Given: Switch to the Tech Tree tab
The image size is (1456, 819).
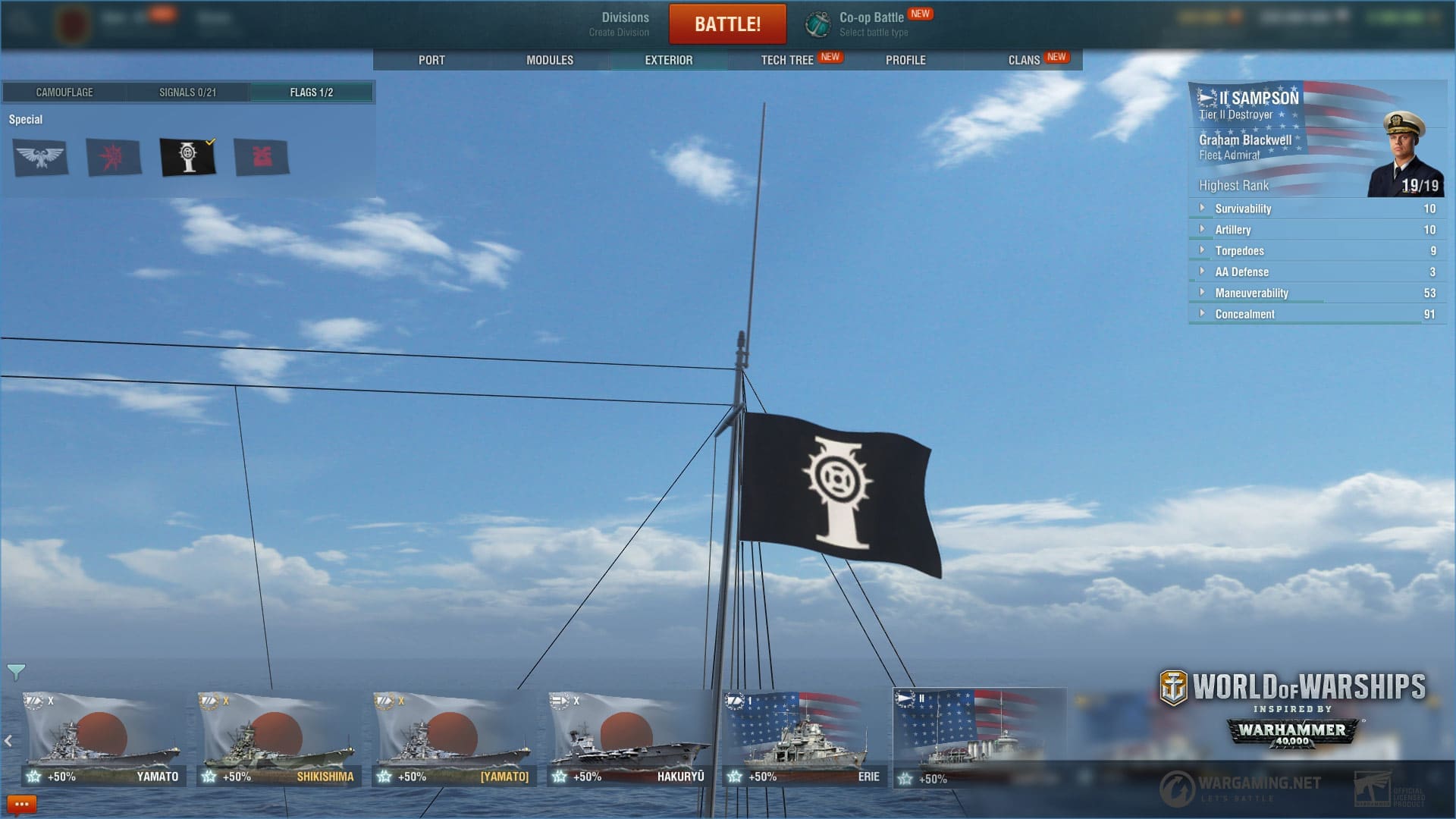Looking at the screenshot, I should click(x=787, y=60).
